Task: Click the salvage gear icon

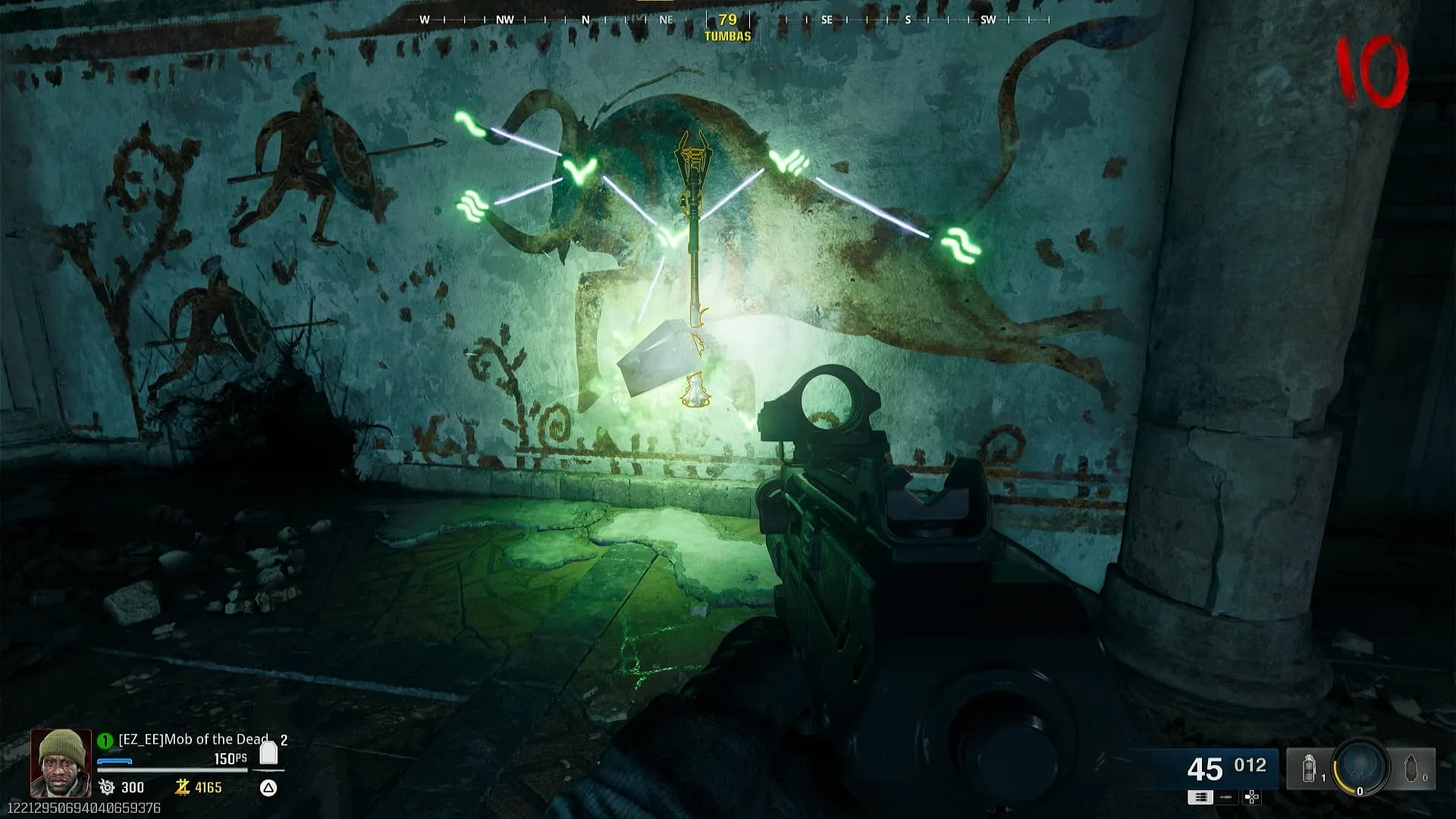Action: pos(107,787)
